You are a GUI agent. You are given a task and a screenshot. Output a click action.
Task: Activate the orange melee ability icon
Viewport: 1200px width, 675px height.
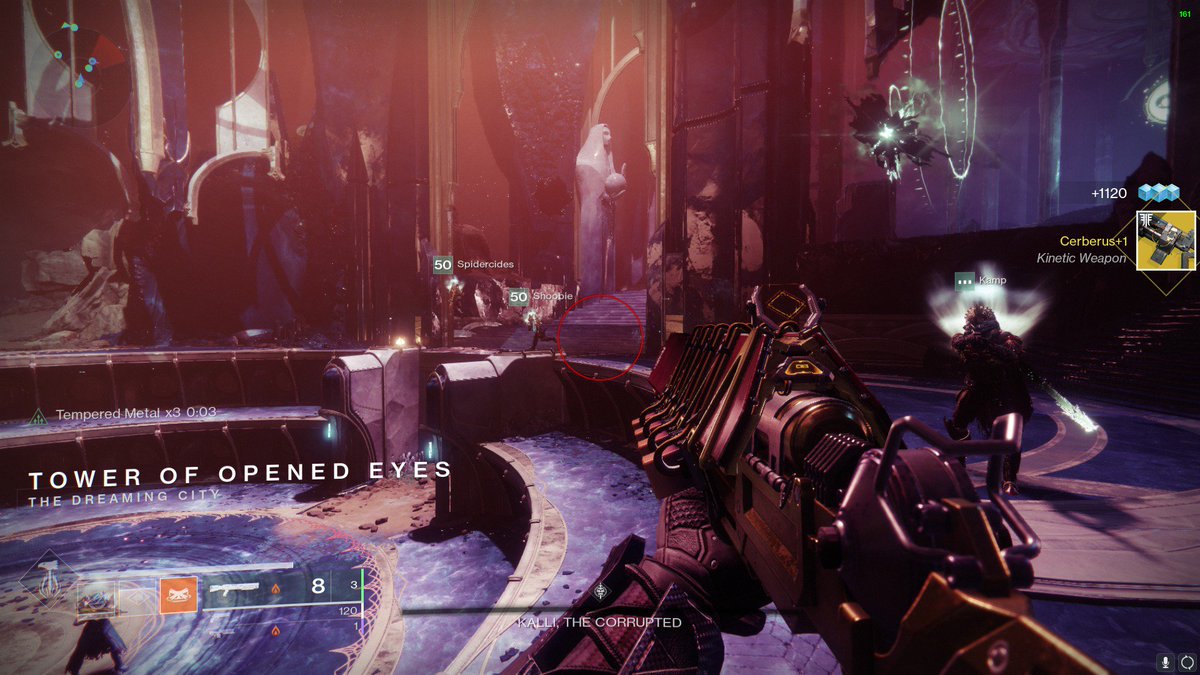point(178,596)
